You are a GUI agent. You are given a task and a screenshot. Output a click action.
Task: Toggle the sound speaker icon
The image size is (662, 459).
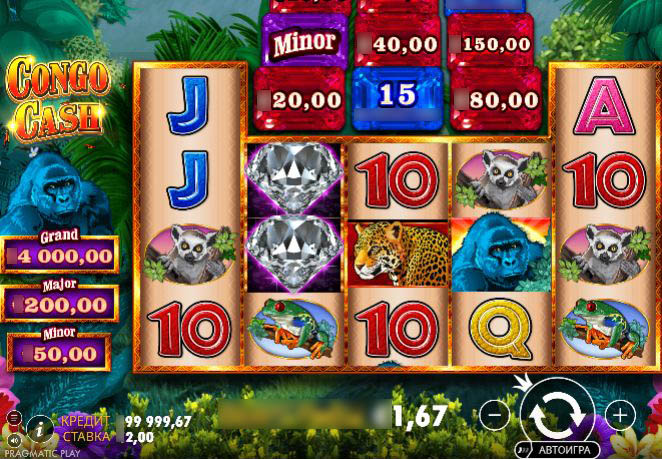pos(14,439)
